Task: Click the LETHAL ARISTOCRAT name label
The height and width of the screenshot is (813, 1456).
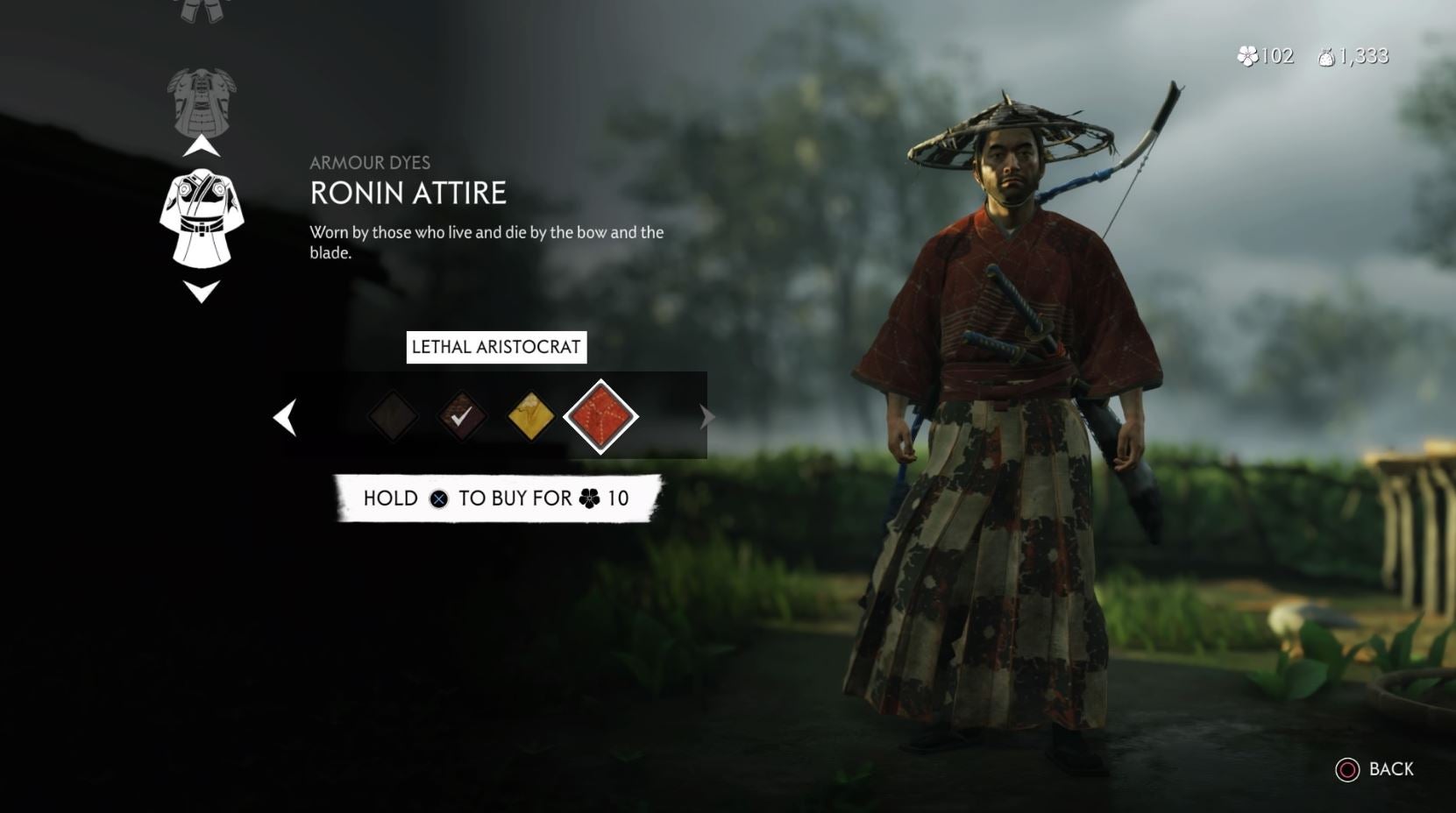Action: (x=497, y=348)
